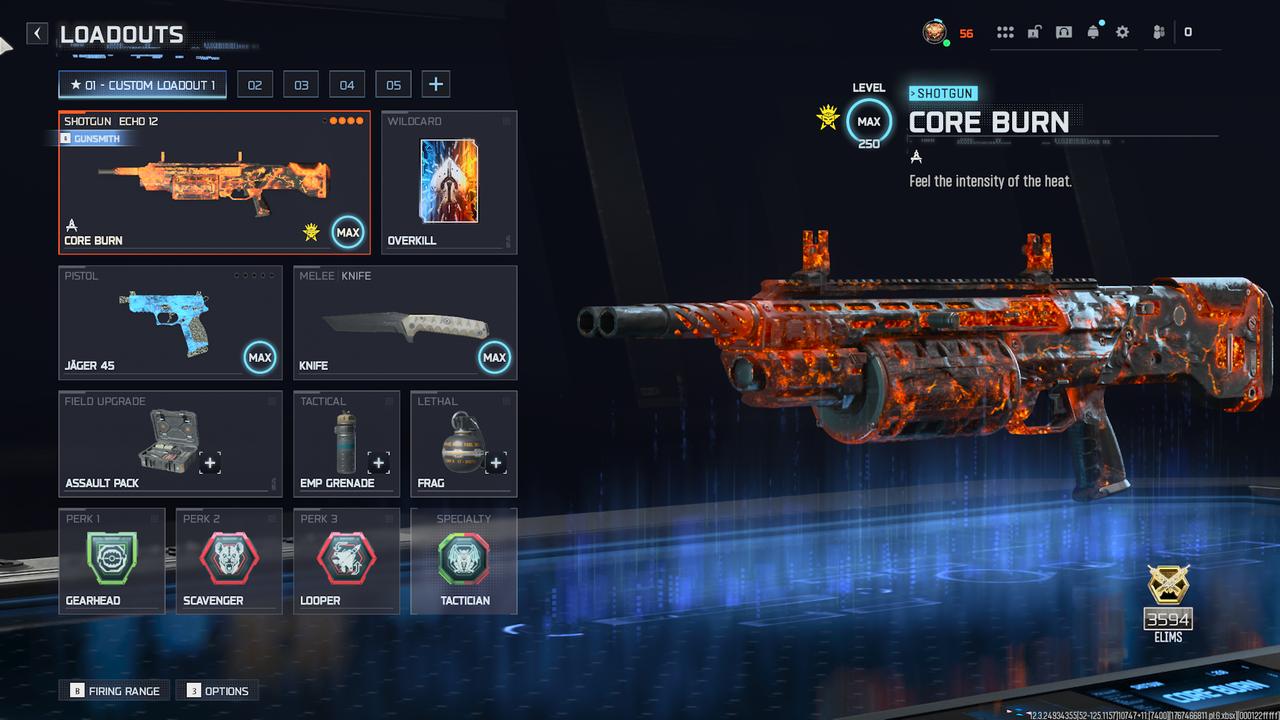Open the Assault Pack field upgrade slot
The image size is (1280, 720).
click(170, 443)
